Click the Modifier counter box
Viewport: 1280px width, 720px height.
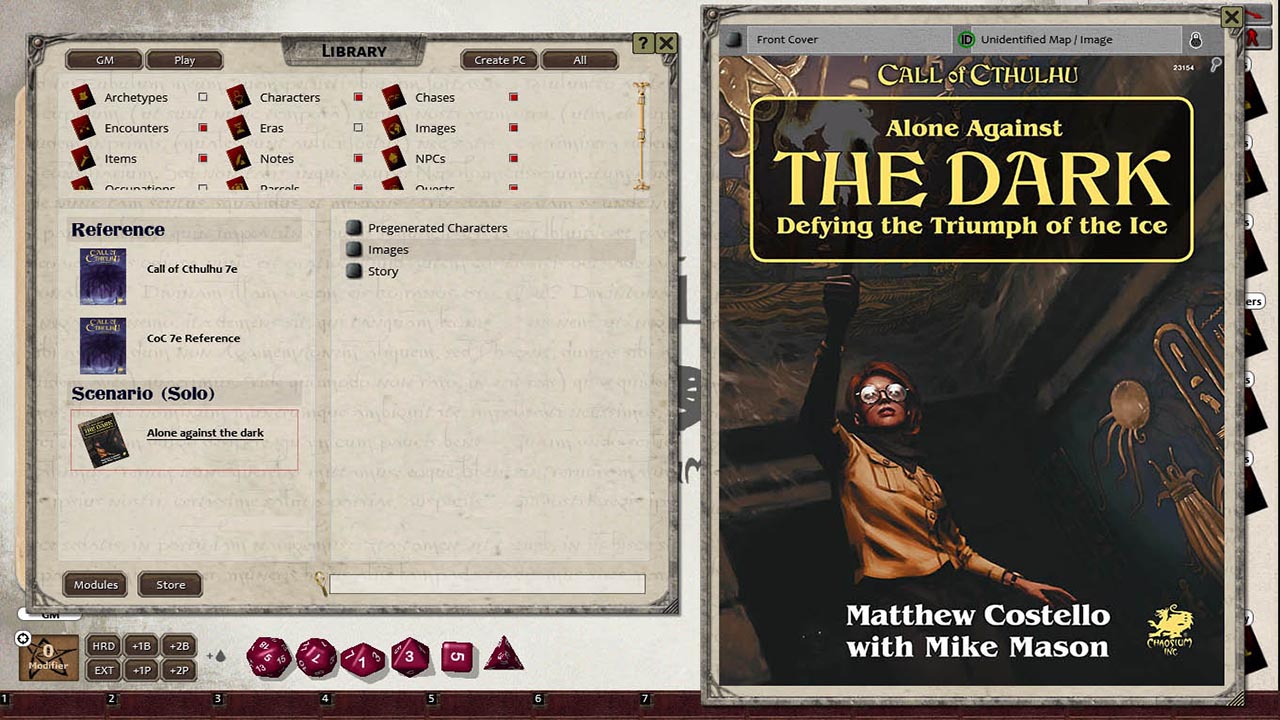[x=46, y=655]
